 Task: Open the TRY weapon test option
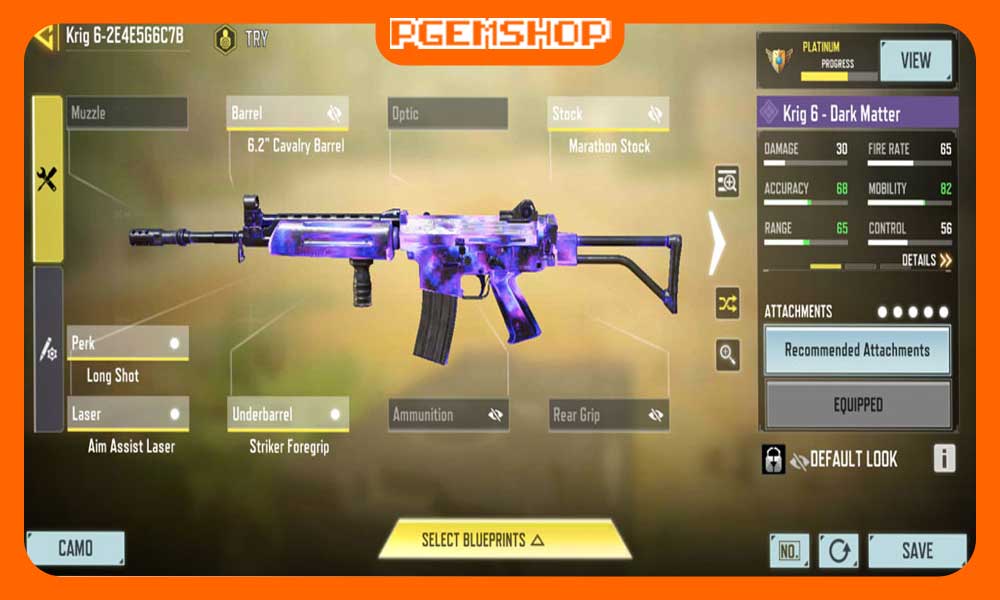242,39
